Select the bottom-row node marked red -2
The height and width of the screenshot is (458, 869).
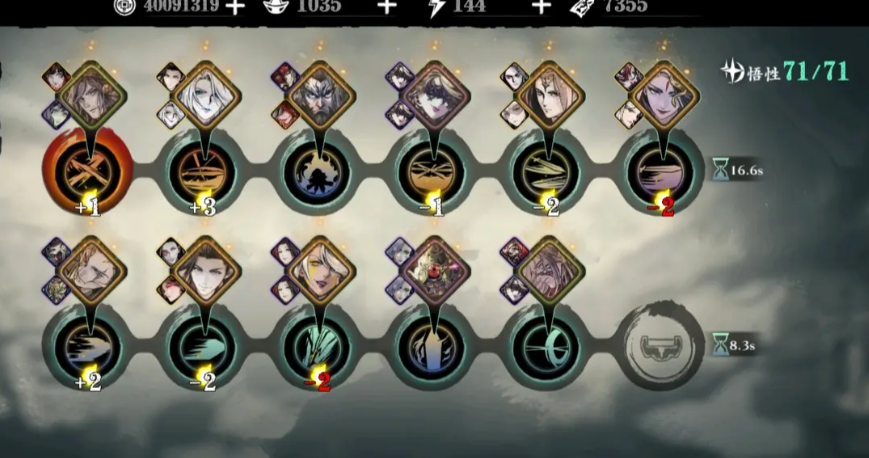(317, 345)
